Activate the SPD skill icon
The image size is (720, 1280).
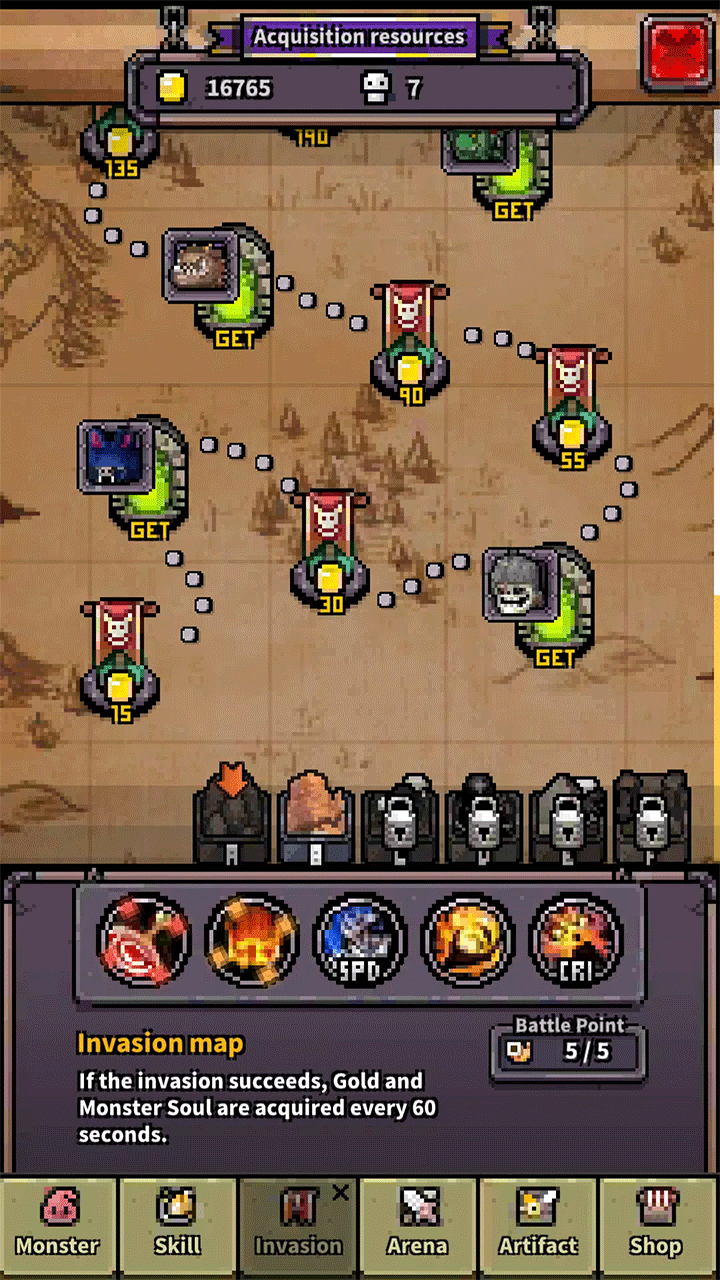[359, 940]
